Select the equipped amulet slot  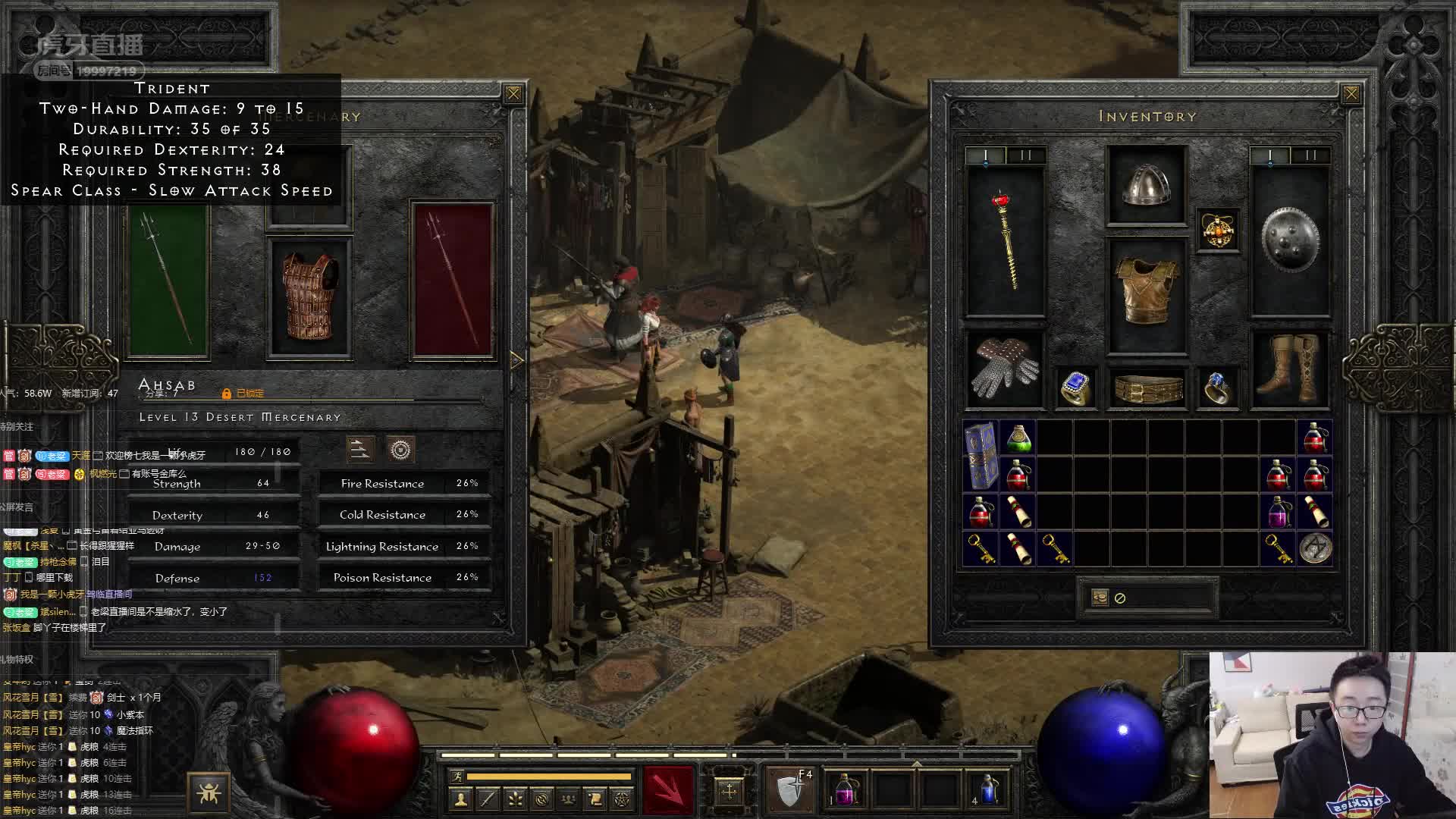(1217, 230)
